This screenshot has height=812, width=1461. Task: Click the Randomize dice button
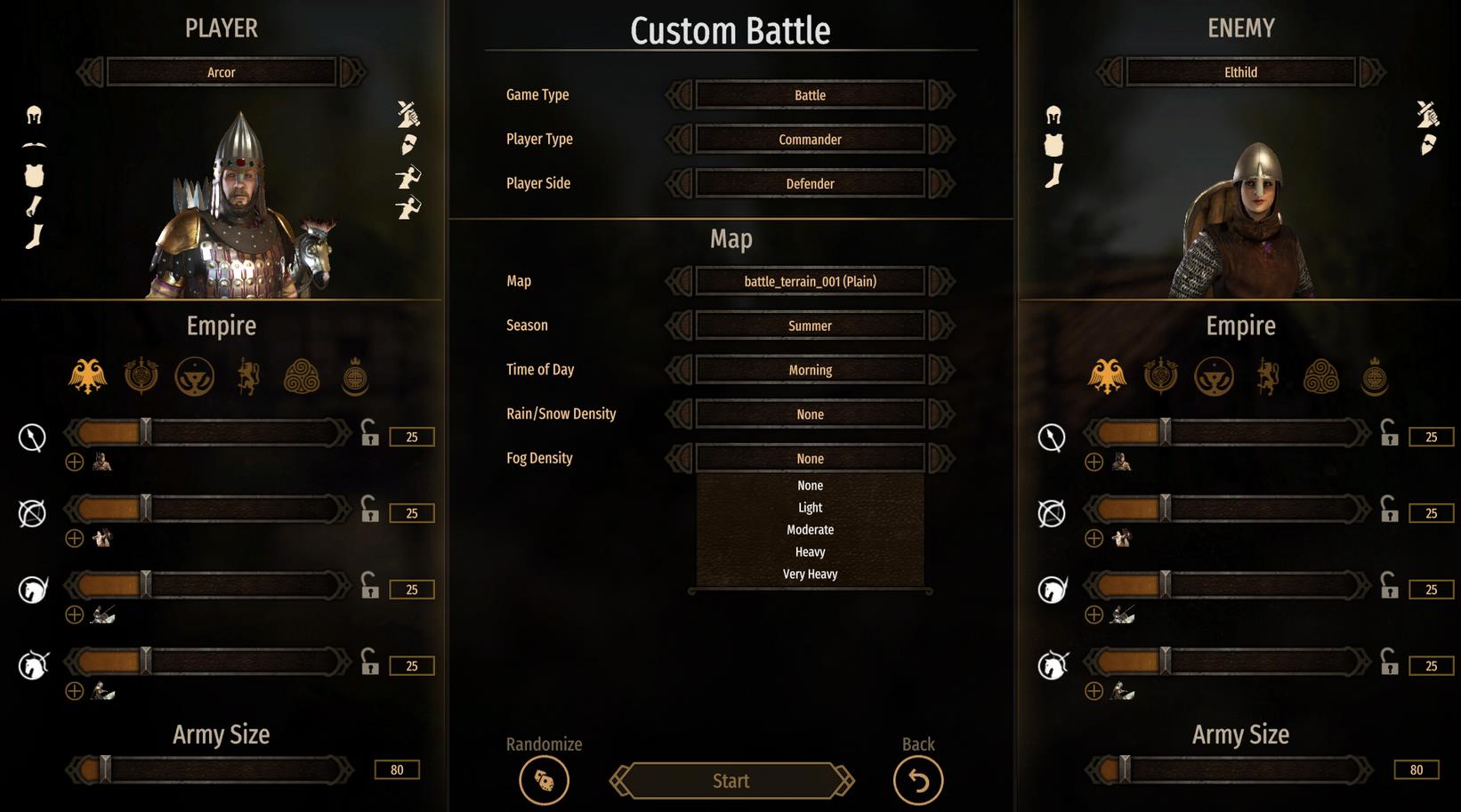click(x=544, y=781)
